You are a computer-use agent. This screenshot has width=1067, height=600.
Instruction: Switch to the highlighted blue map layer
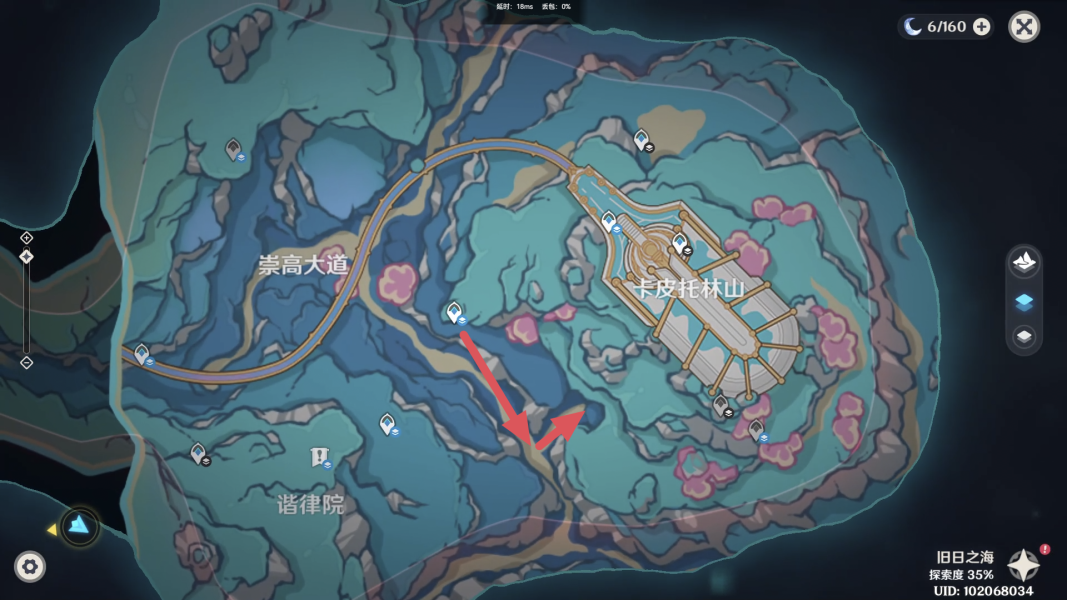click(x=1024, y=301)
